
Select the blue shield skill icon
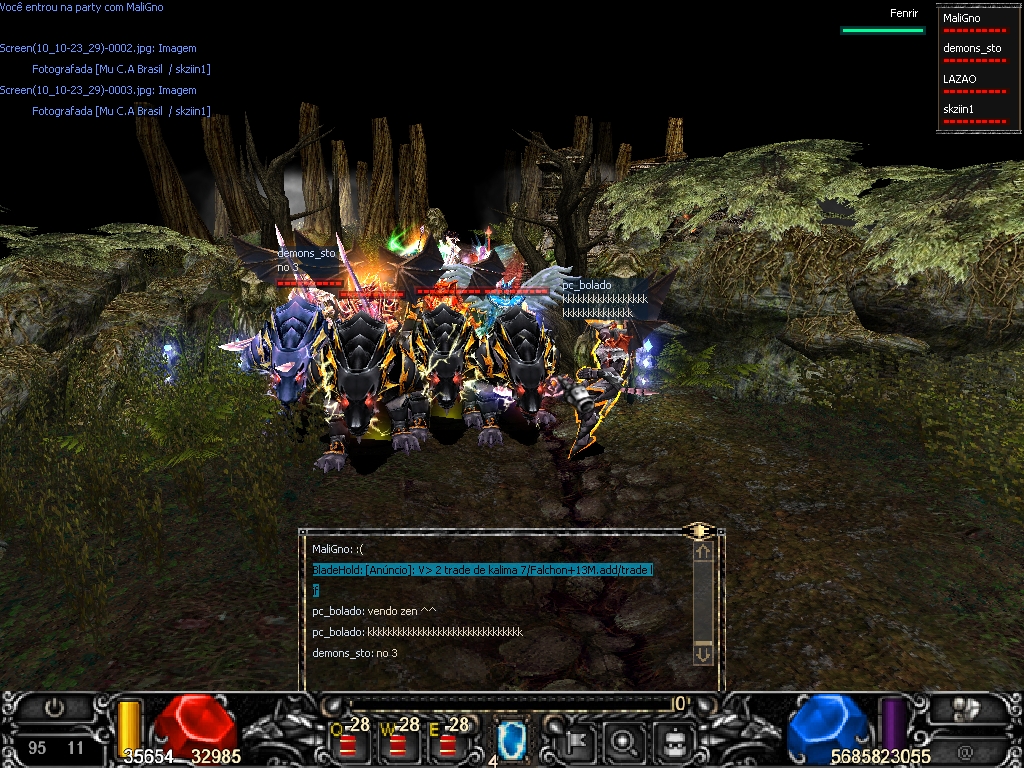coord(512,741)
